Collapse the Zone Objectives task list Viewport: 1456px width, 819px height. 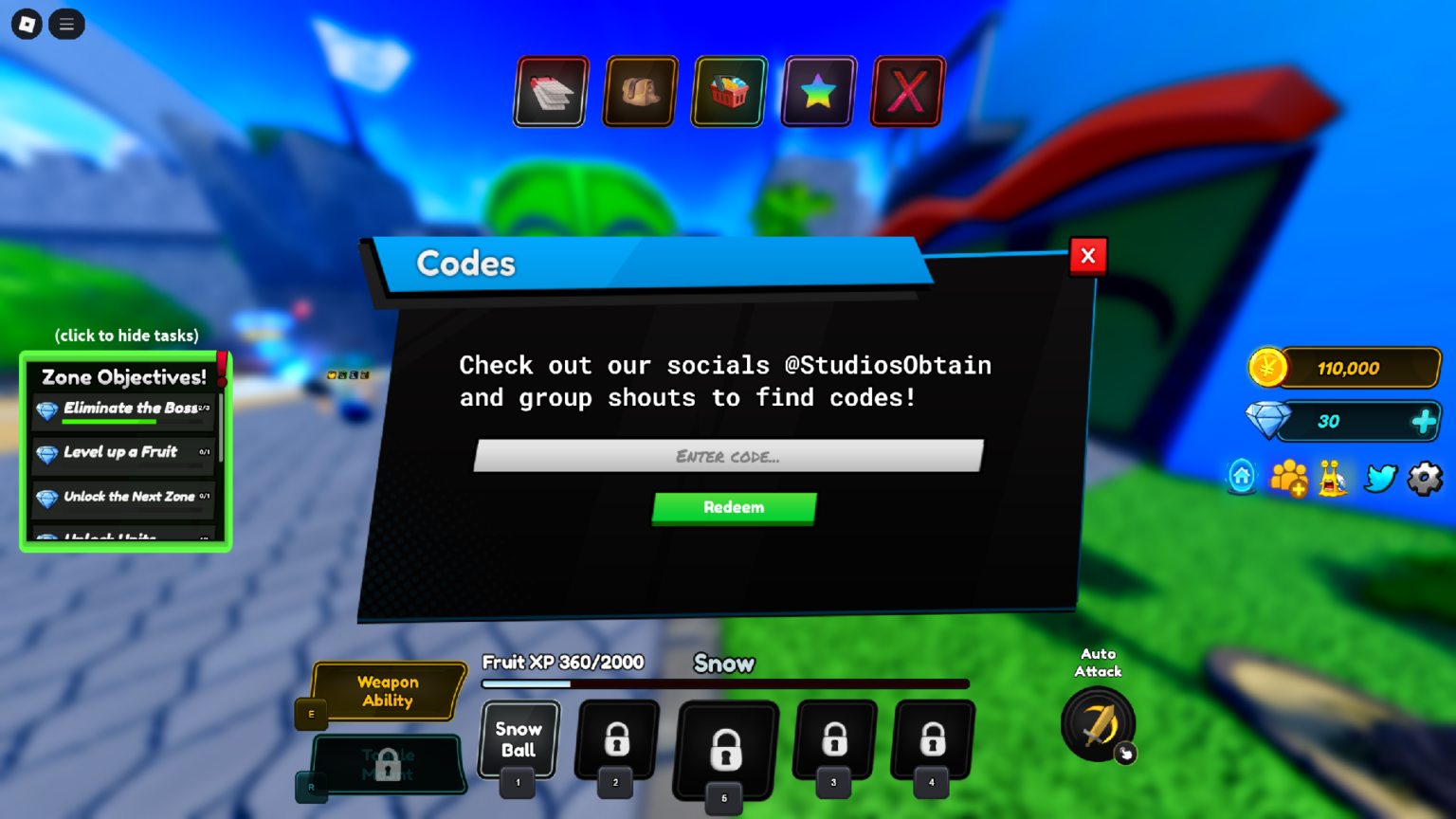click(125, 336)
